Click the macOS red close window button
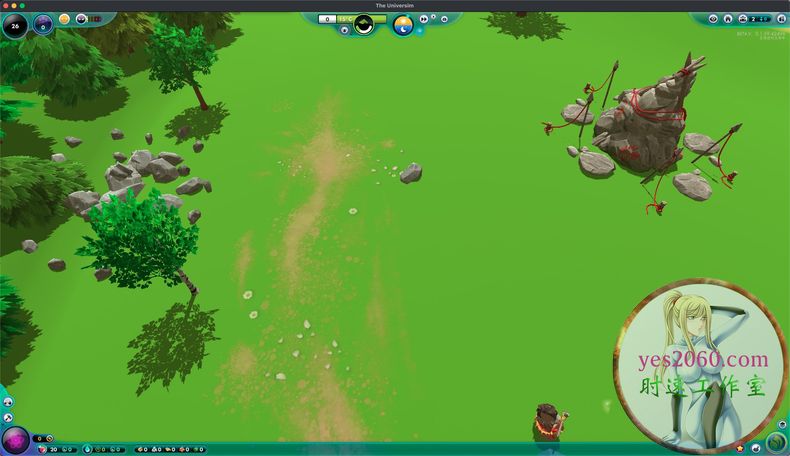The image size is (790, 456). [6, 5]
